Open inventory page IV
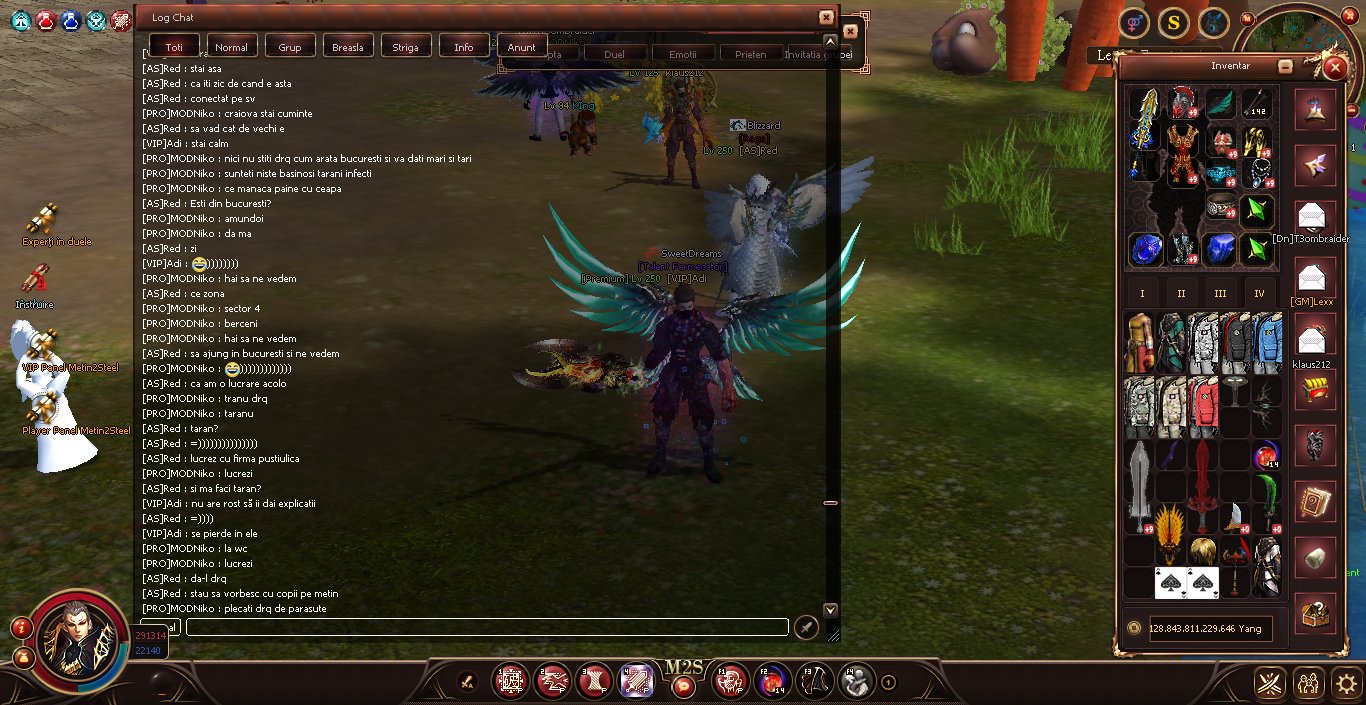Image resolution: width=1366 pixels, height=705 pixels. 1259,294
